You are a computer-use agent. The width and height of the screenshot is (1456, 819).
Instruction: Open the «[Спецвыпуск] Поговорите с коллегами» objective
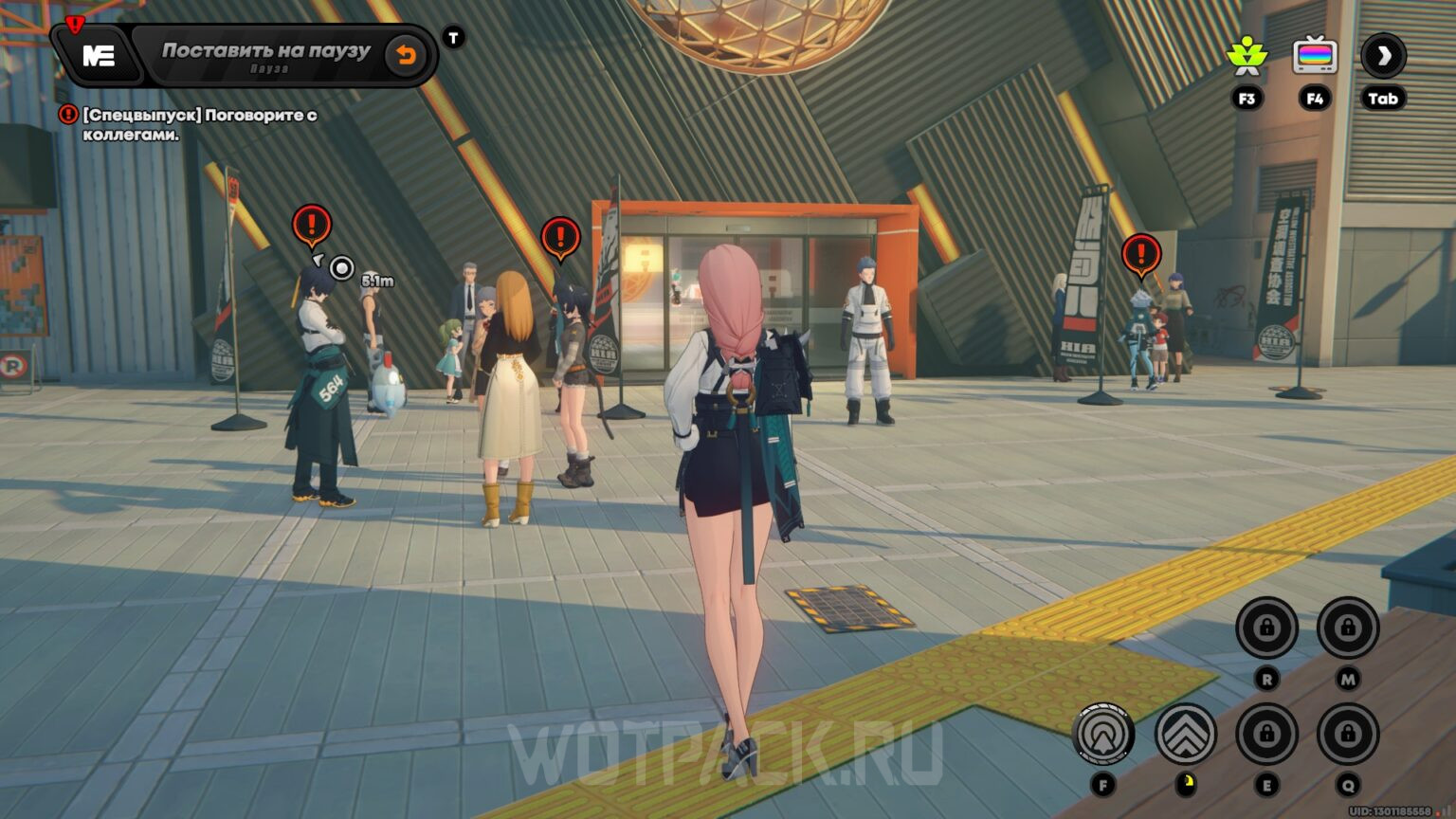201,124
